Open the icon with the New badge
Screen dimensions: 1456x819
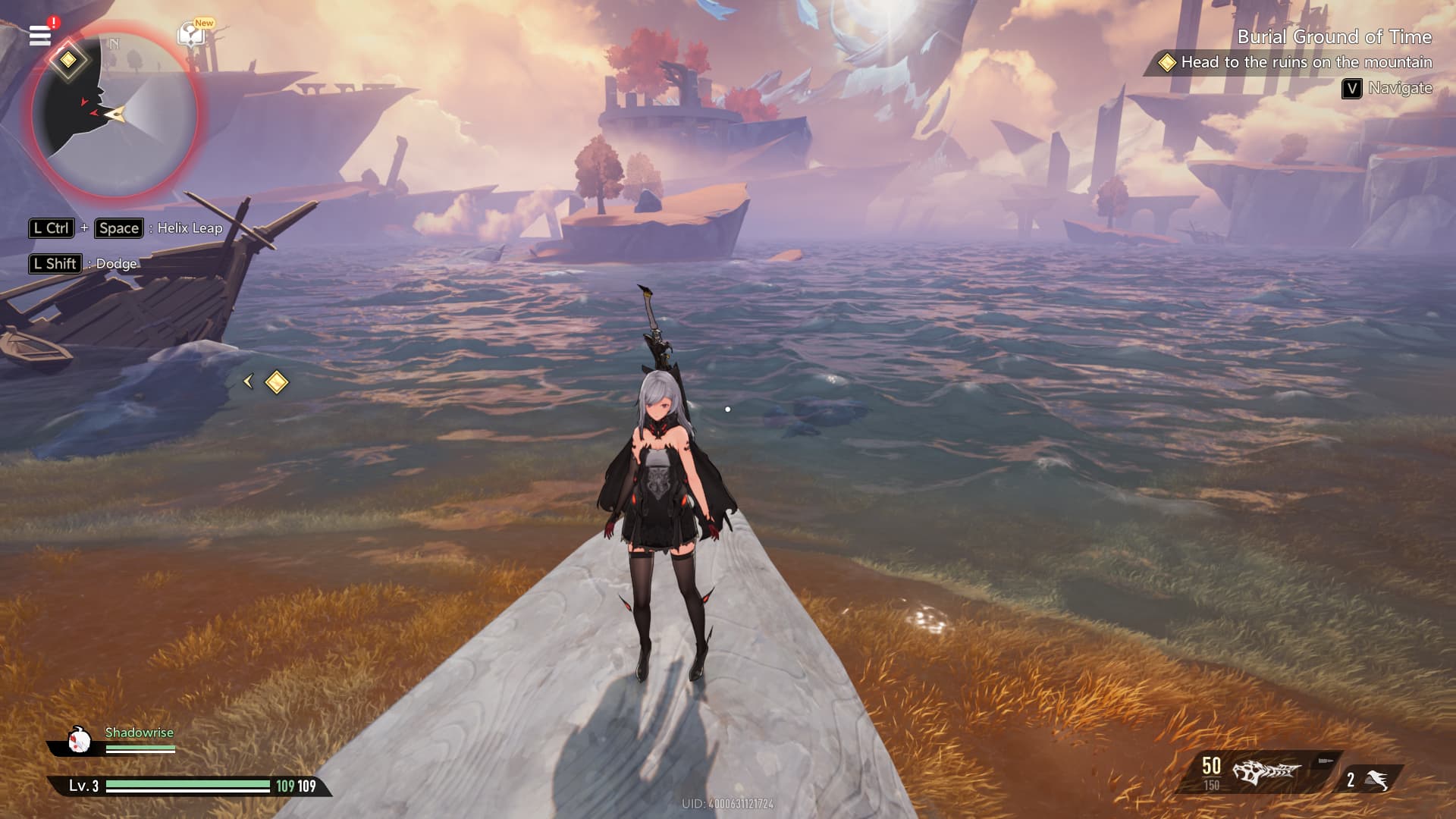(192, 35)
